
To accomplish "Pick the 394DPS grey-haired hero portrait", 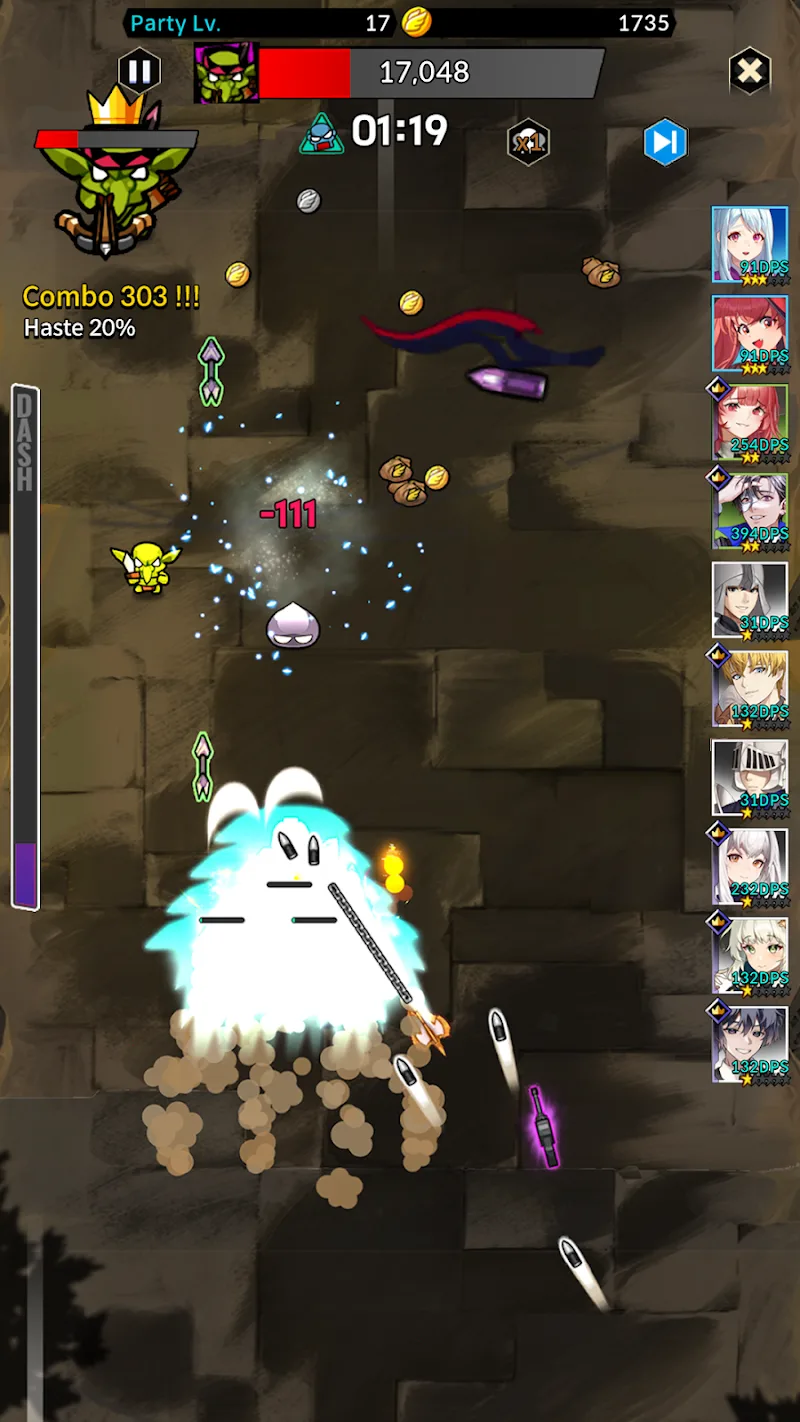I will [x=750, y=511].
